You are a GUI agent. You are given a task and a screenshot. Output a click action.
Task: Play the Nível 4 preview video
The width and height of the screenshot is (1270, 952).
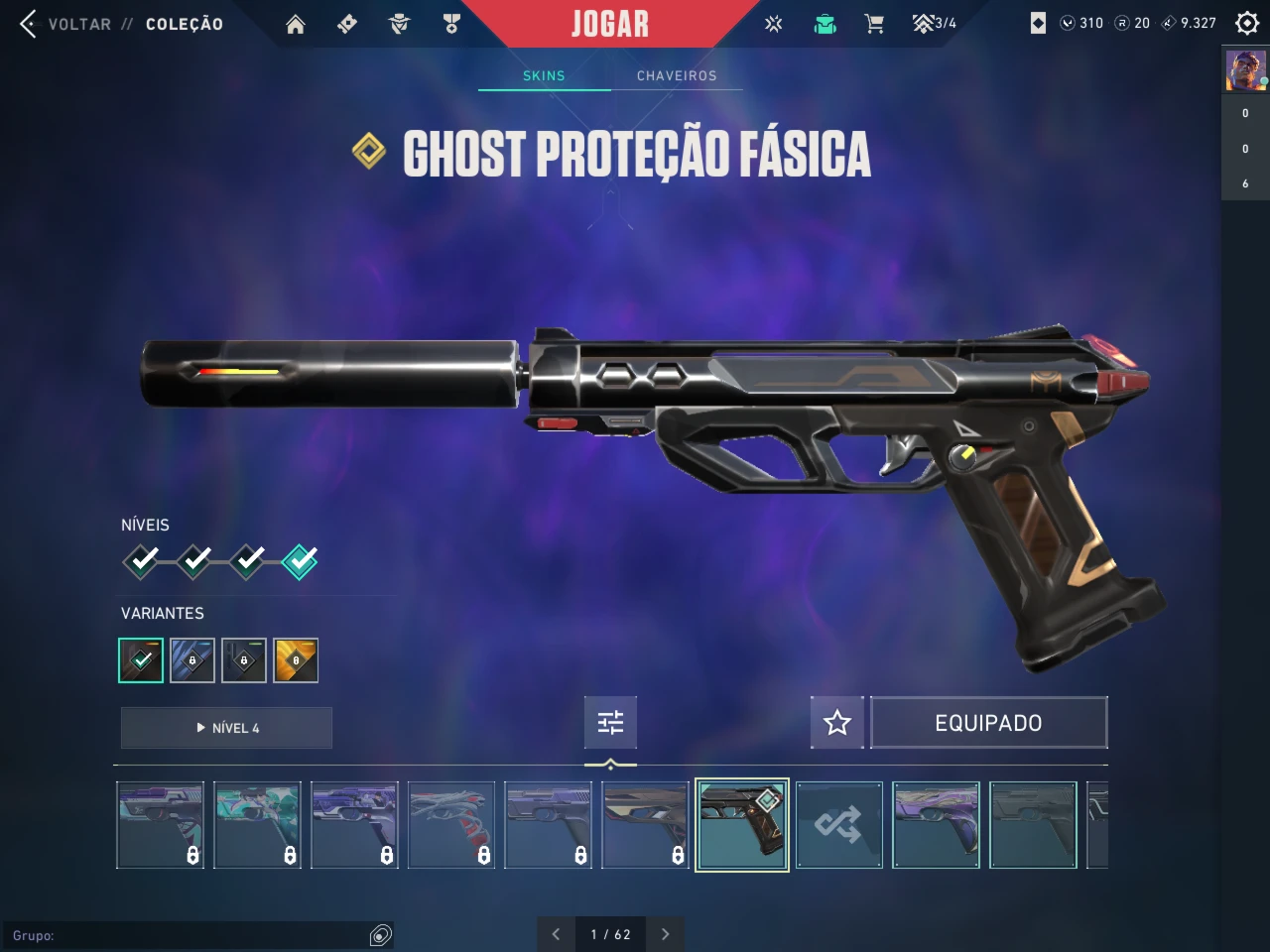coord(226,728)
